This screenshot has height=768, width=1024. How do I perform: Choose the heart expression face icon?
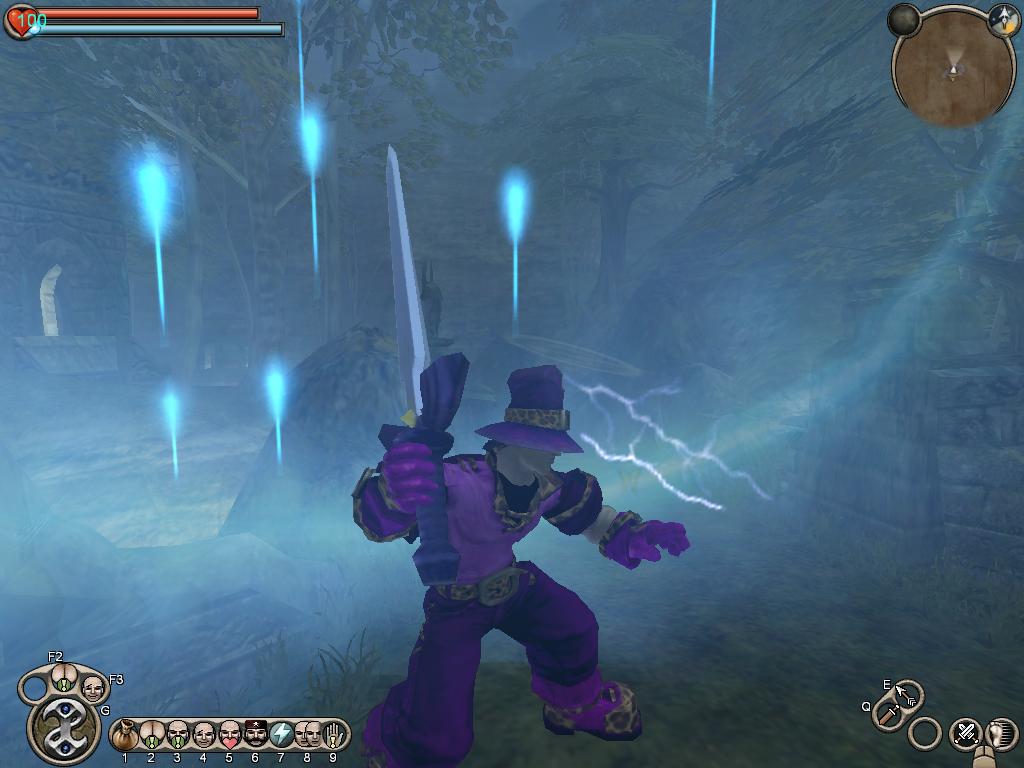229,736
